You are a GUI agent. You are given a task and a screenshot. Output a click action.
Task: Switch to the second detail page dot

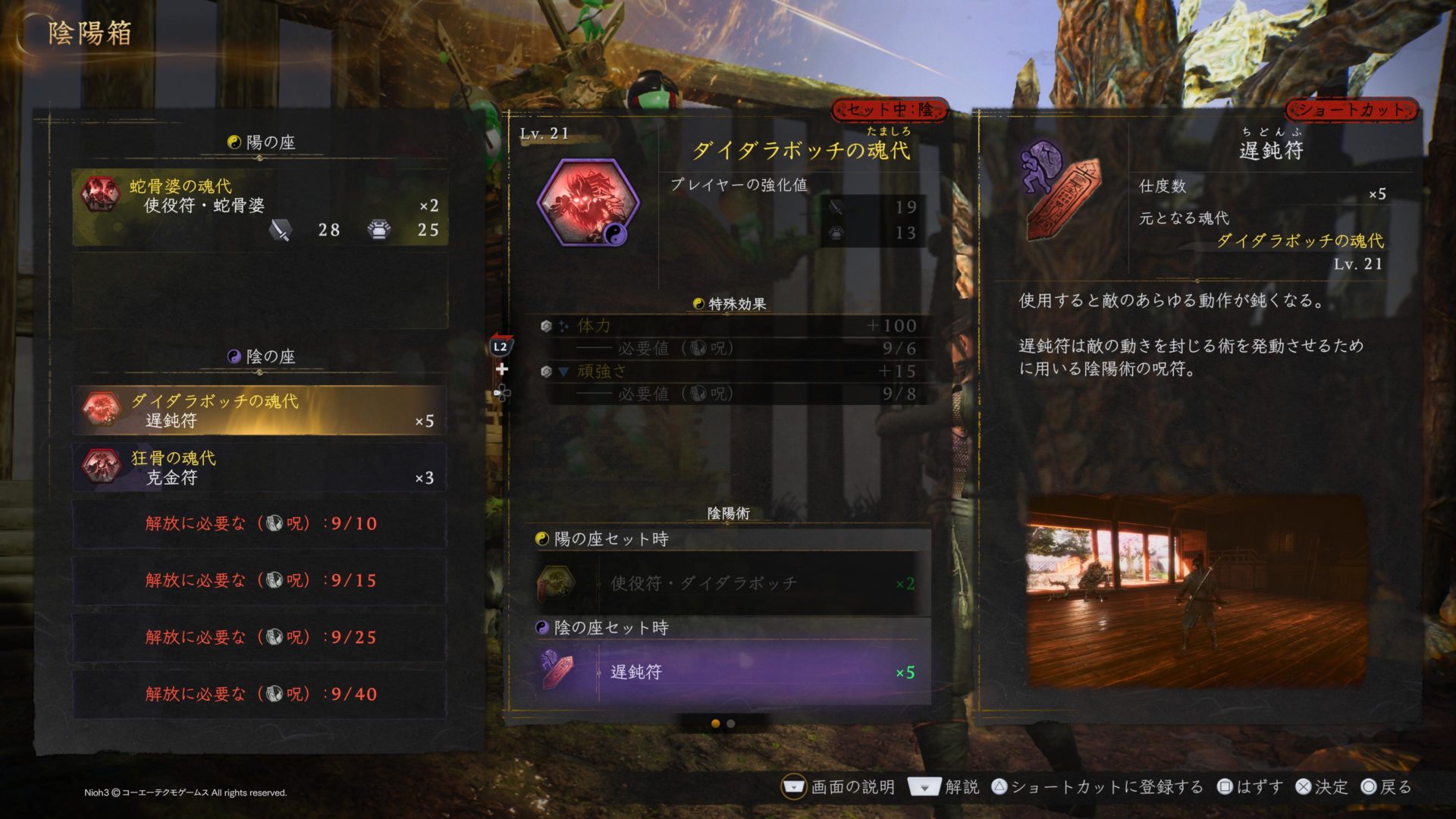coord(731,723)
